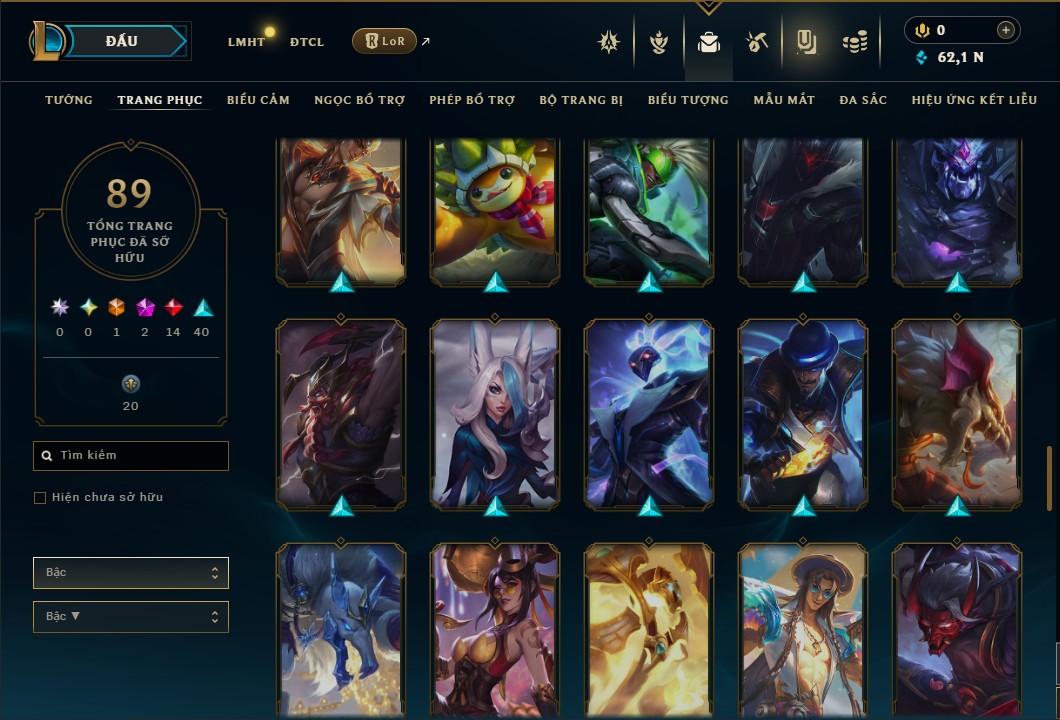Open the Bậc grouping dropdown
The image size is (1060, 720).
tap(131, 573)
